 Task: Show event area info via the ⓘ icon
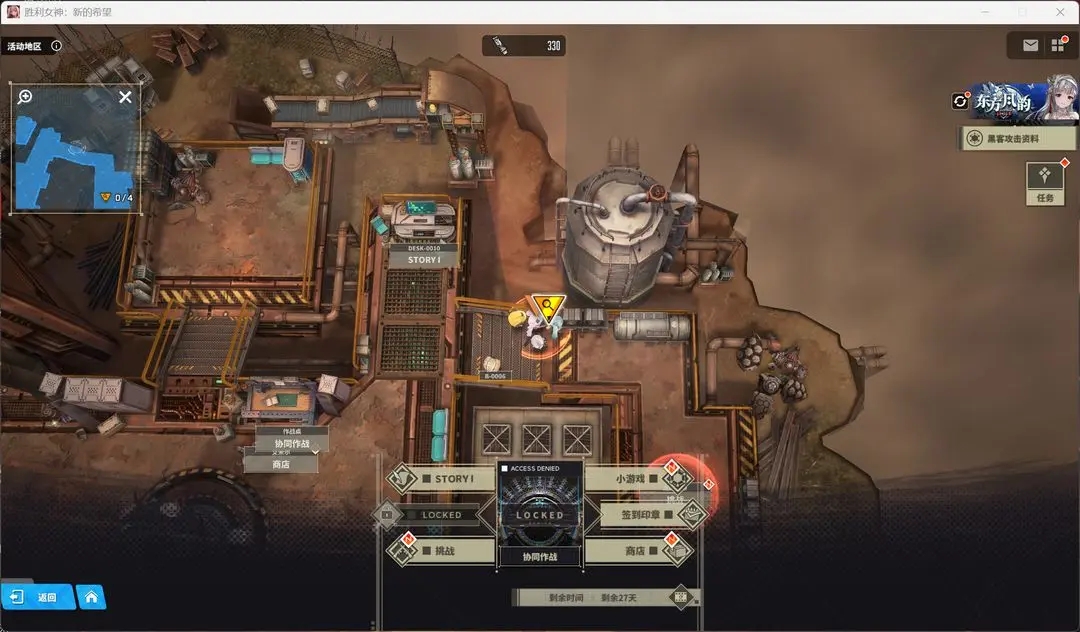[x=56, y=45]
